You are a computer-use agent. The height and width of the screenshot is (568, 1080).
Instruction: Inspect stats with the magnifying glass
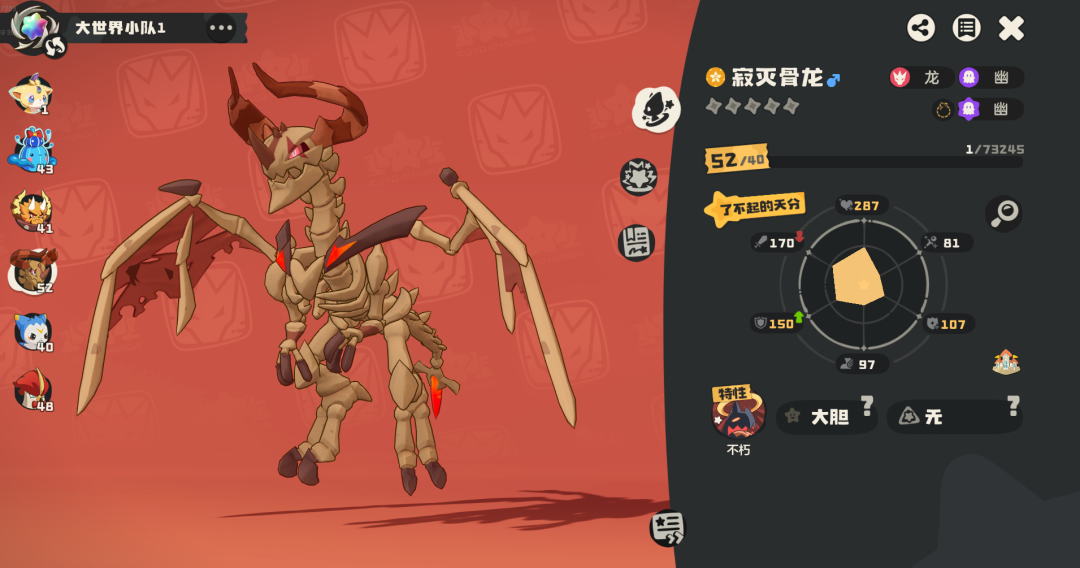click(1004, 212)
